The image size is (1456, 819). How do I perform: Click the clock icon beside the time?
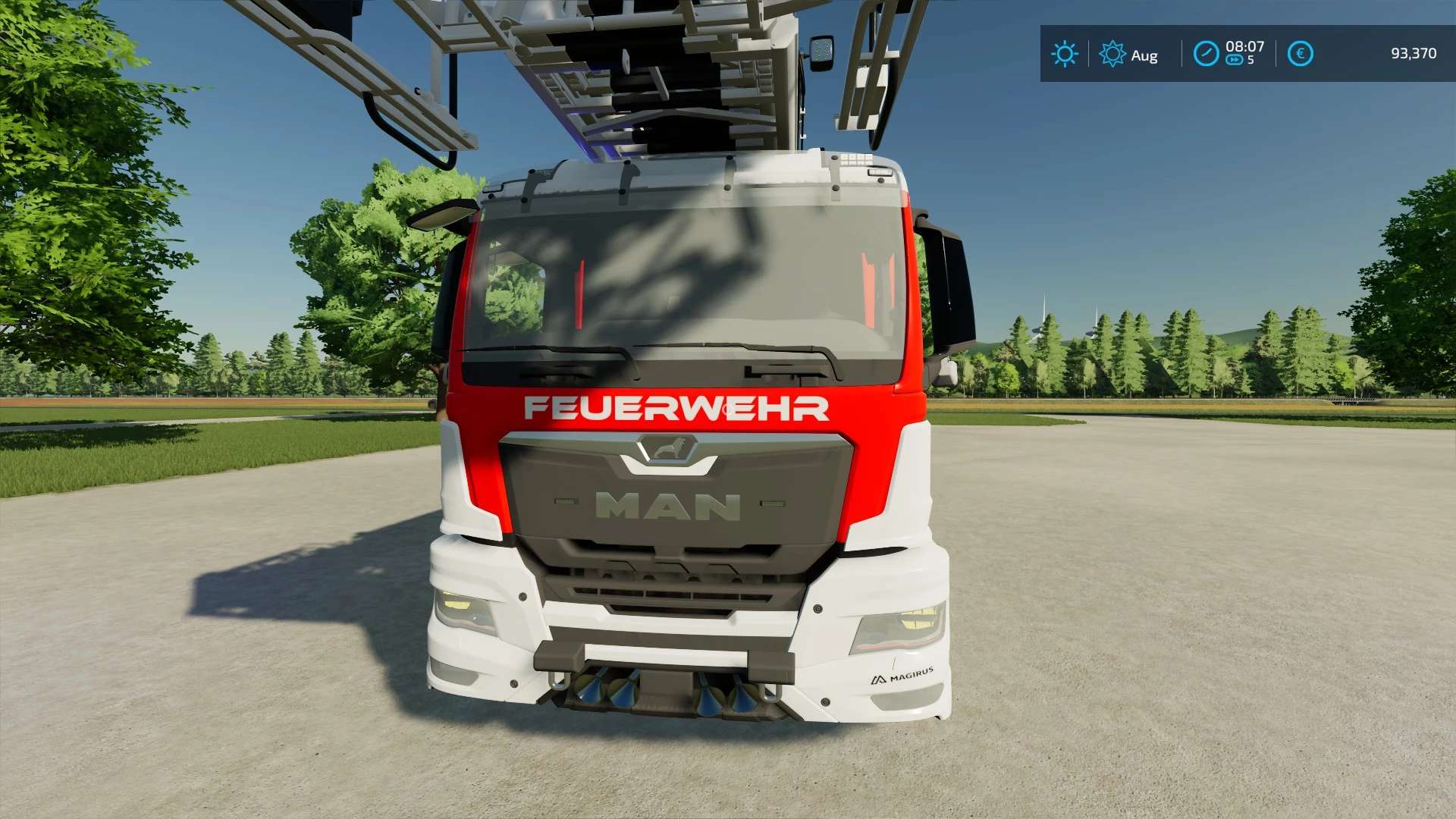[1205, 54]
